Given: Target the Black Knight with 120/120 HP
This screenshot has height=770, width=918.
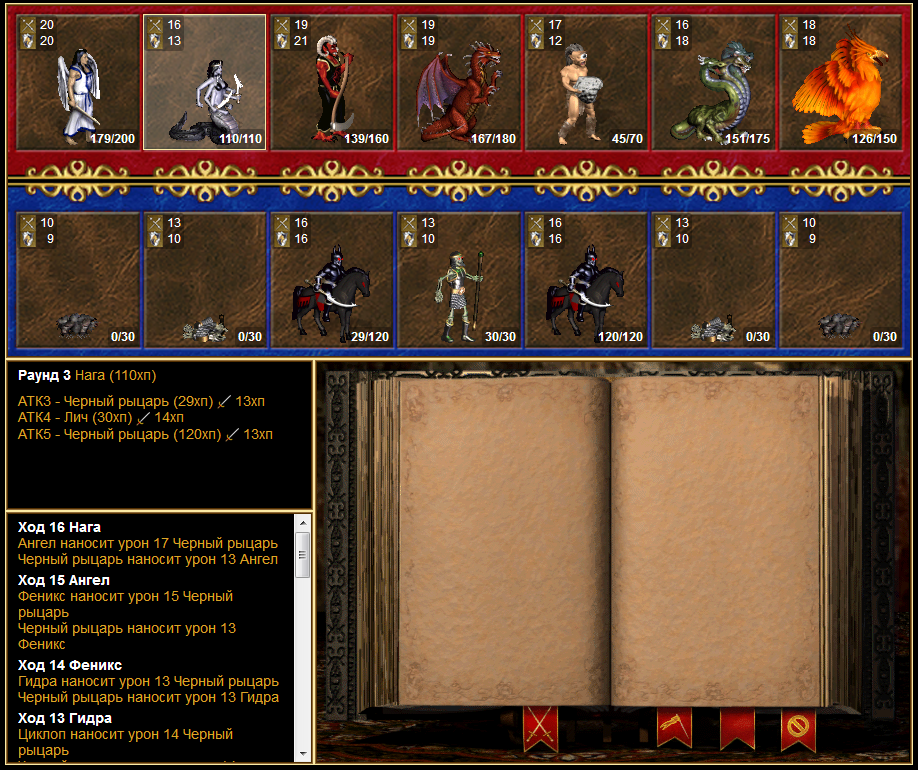Looking at the screenshot, I should tap(586, 280).
